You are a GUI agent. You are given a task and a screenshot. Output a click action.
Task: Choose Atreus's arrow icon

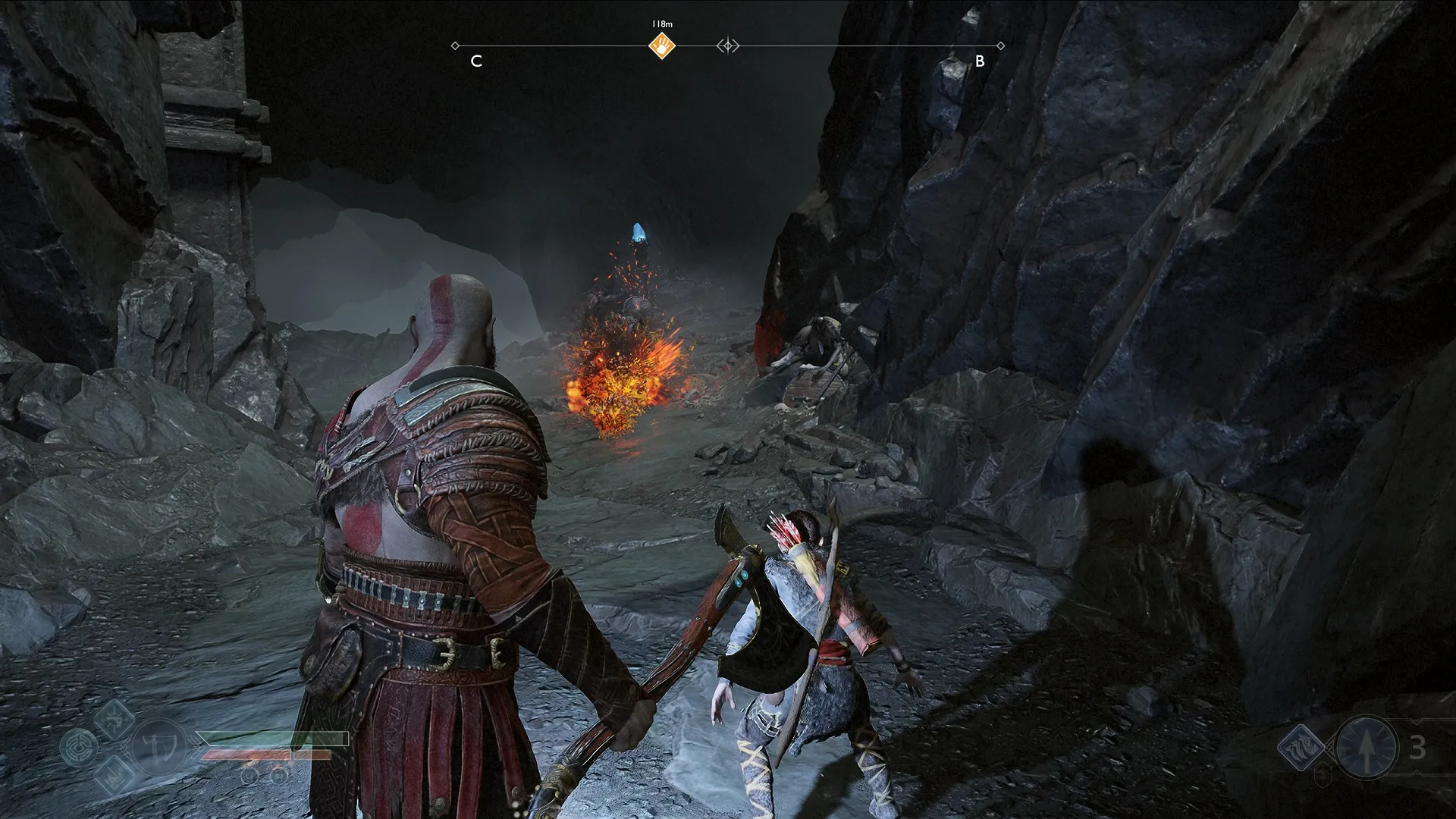(x=1367, y=747)
